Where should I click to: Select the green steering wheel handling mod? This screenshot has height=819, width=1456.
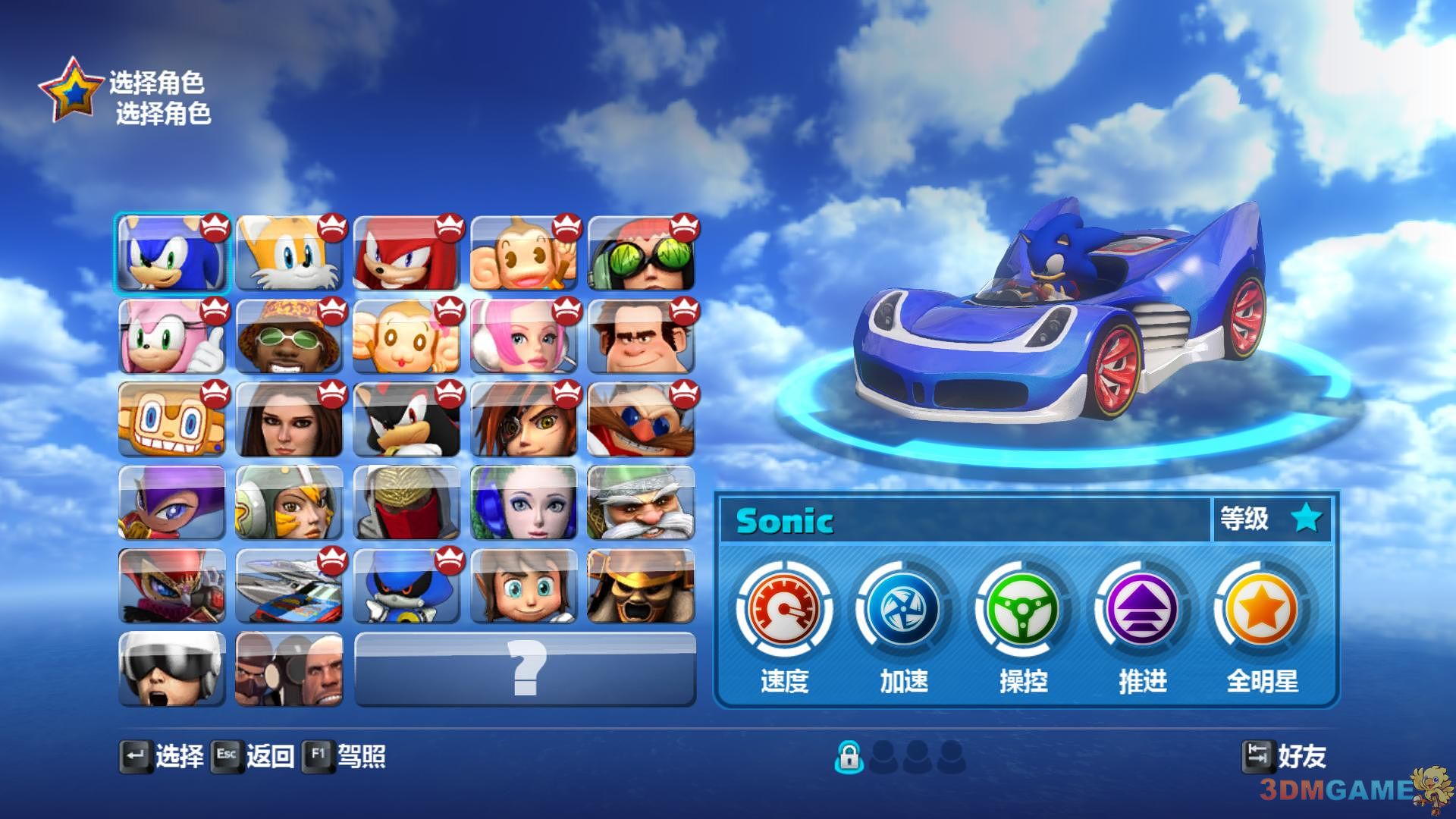(1023, 609)
